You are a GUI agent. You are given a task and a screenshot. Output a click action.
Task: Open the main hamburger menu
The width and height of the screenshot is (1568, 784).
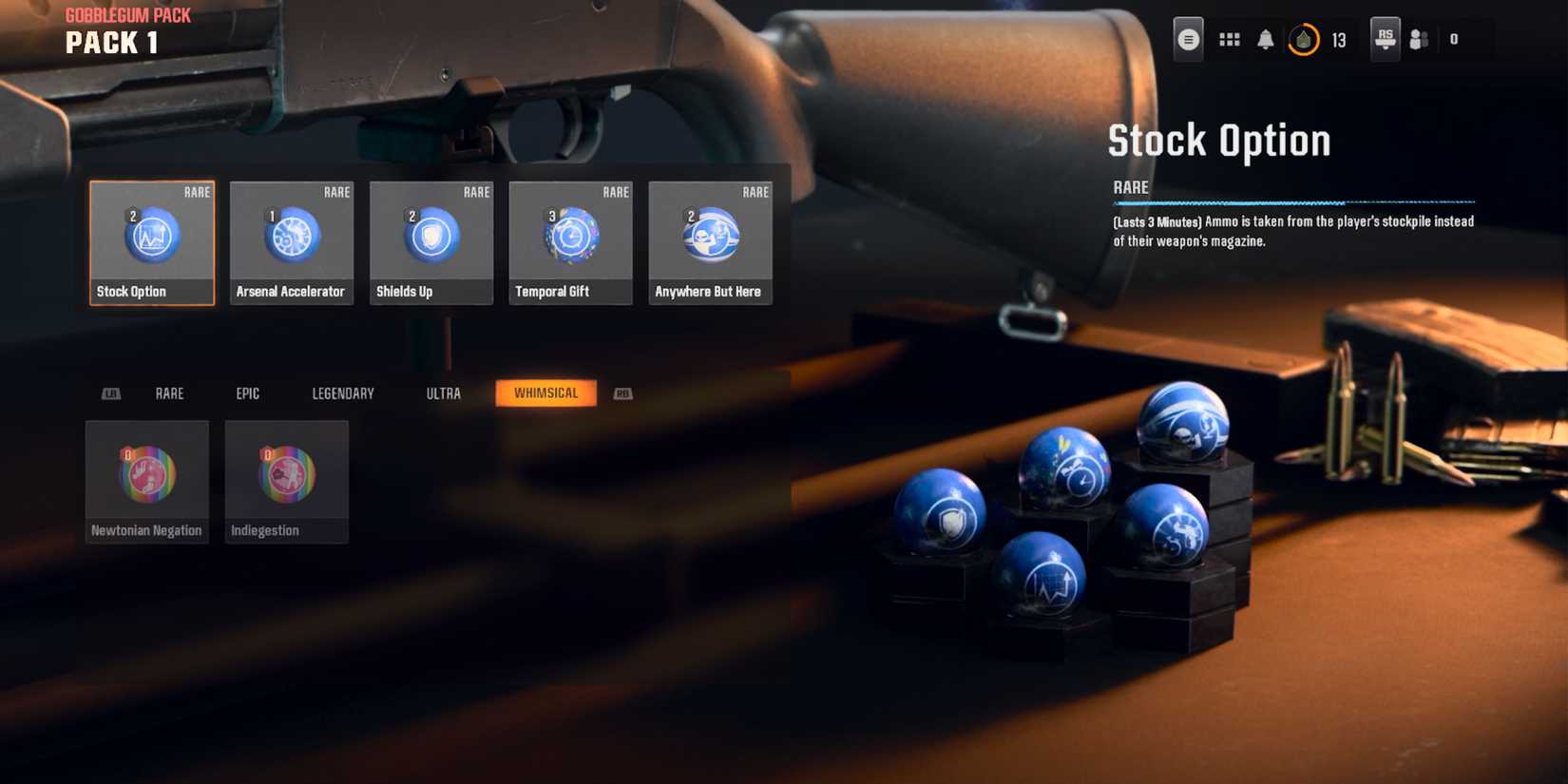tap(1188, 39)
